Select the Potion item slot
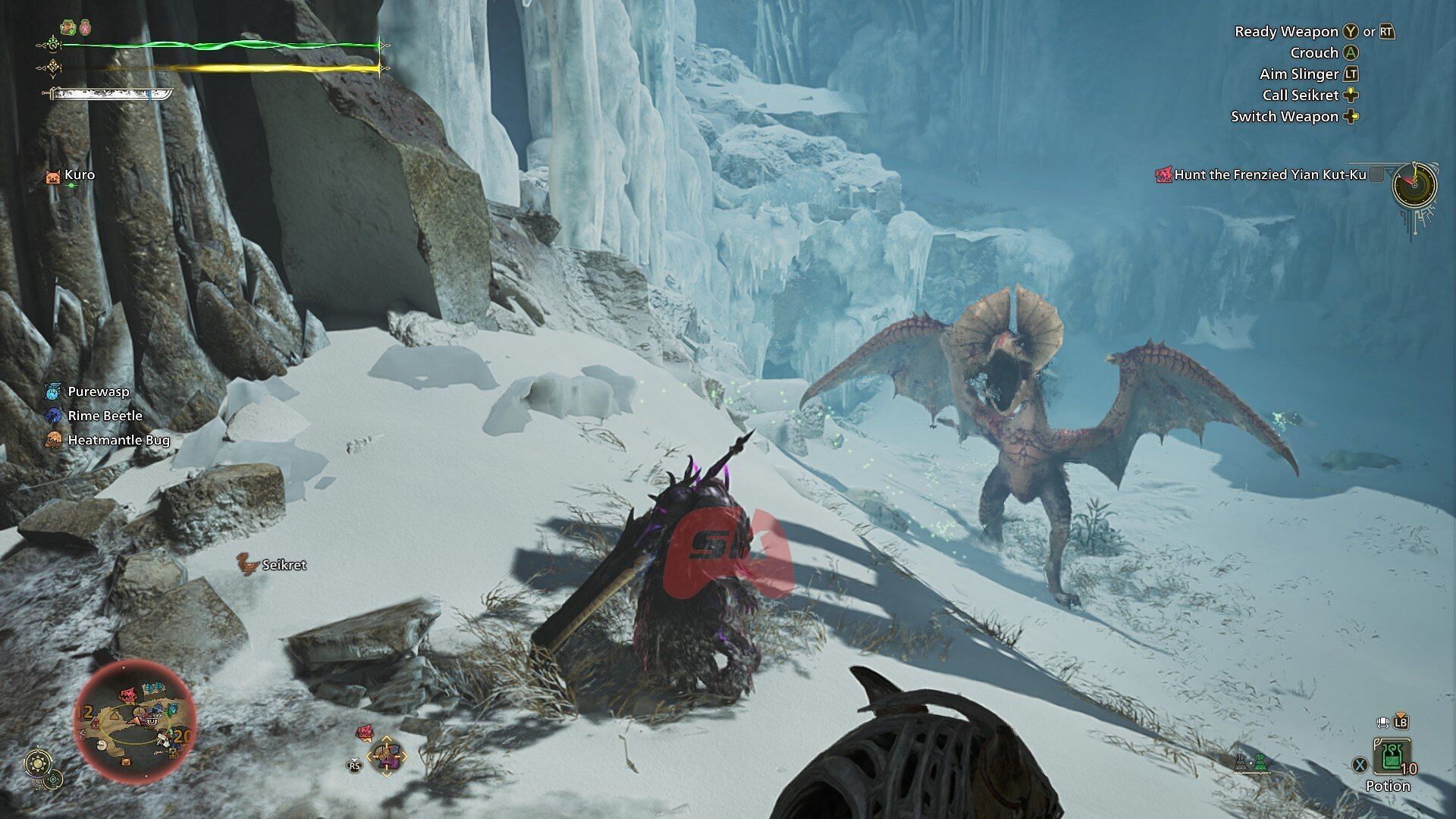 [x=1391, y=758]
